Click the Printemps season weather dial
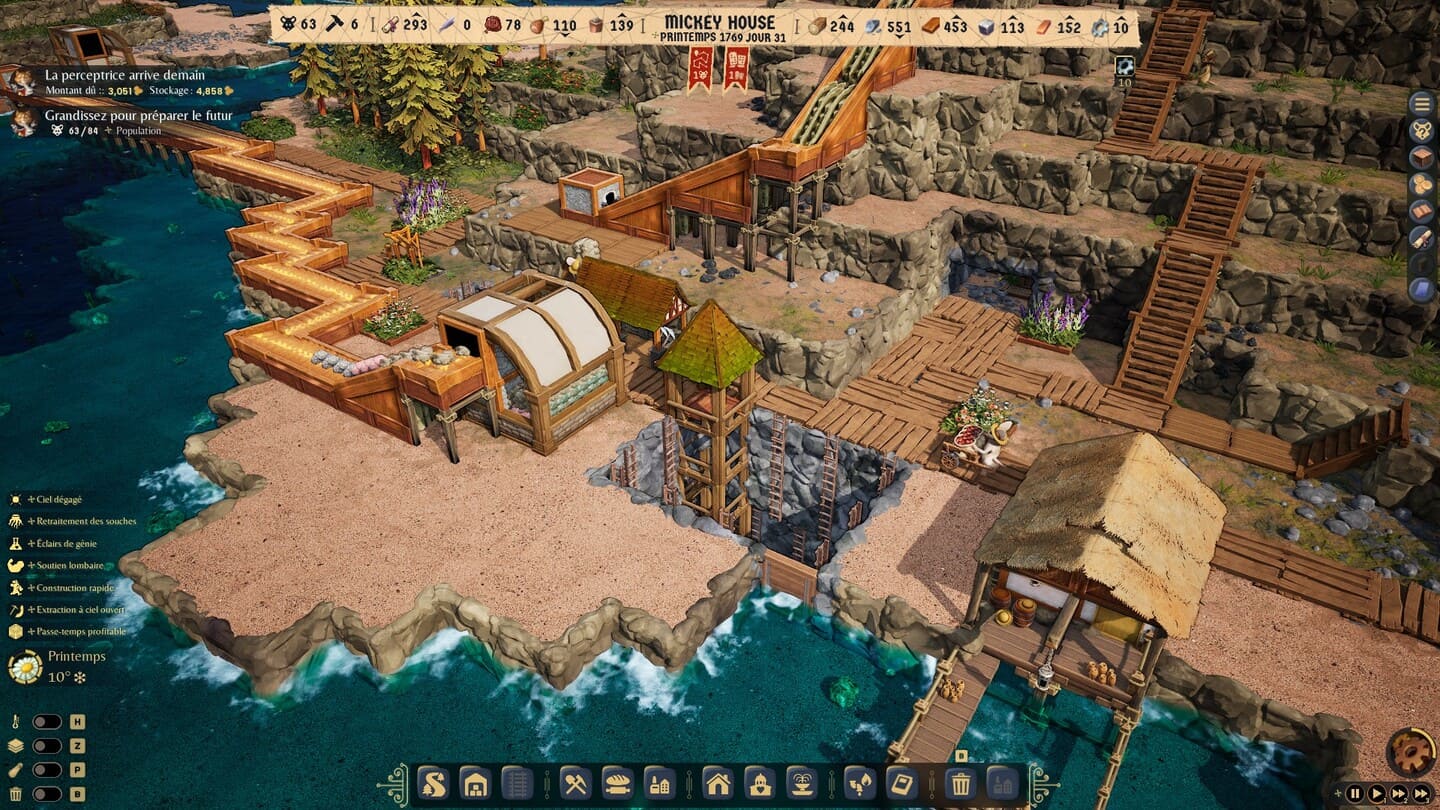Image resolution: width=1440 pixels, height=810 pixels. (25, 667)
